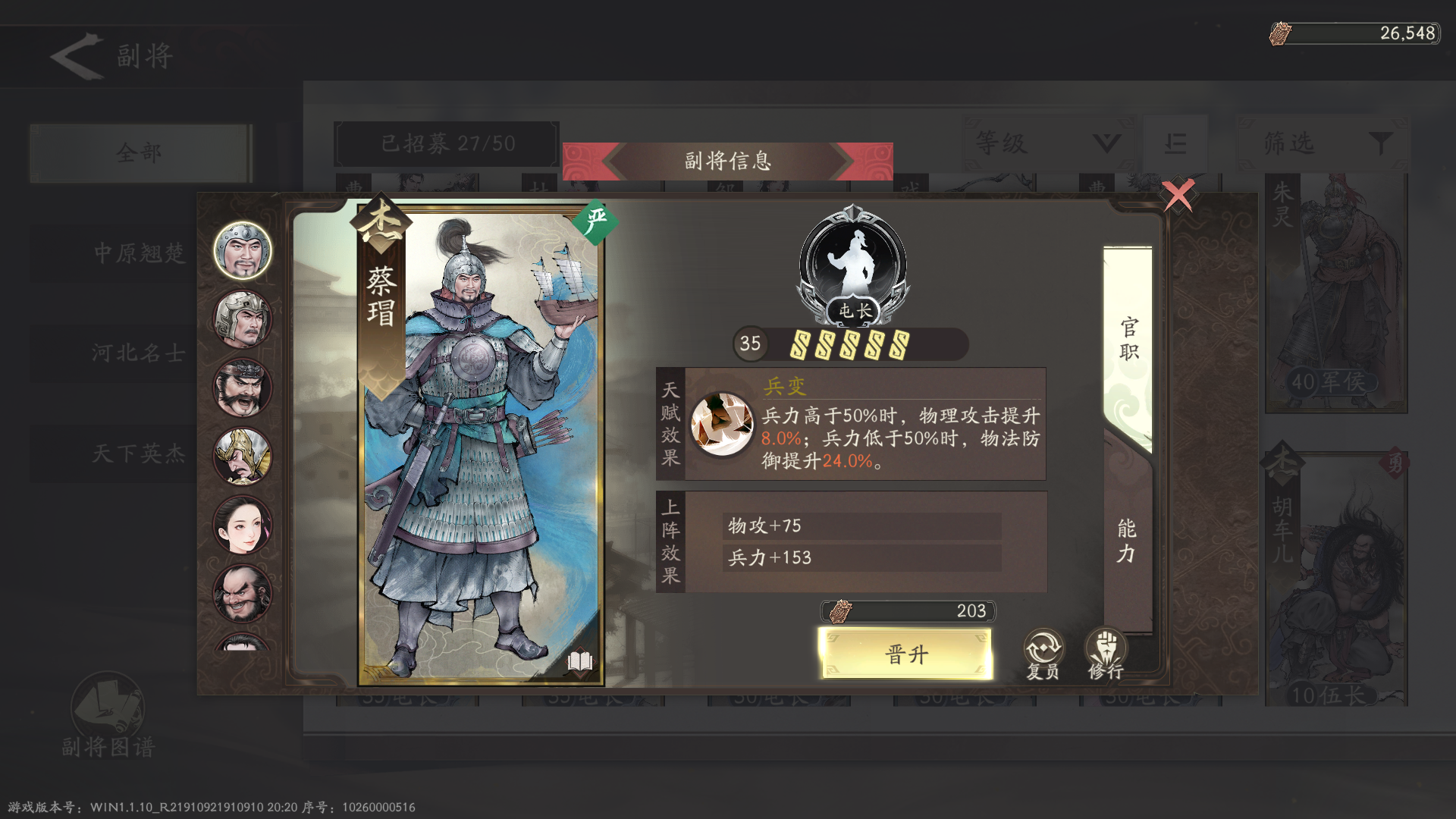This screenshot has width=1456, height=819.
Task: Open the 筛选 filter panel
Action: (1322, 144)
